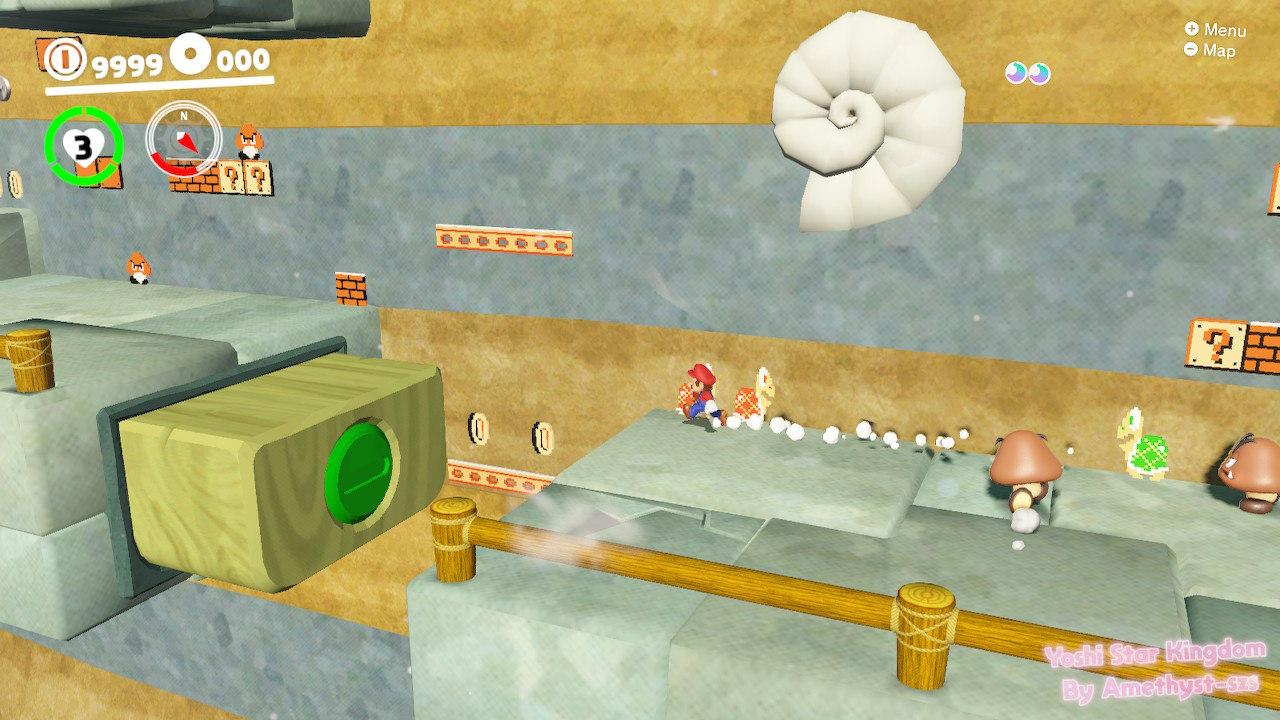Select Mario standing on the stone ledge
The width and height of the screenshot is (1280, 720).
click(703, 394)
